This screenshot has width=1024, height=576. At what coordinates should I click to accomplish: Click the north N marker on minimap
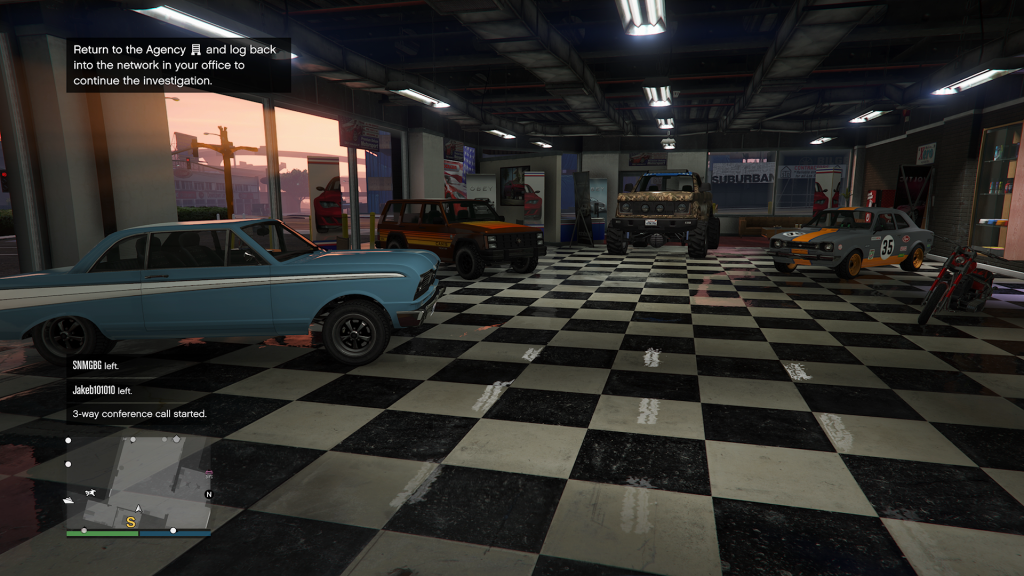tap(208, 494)
